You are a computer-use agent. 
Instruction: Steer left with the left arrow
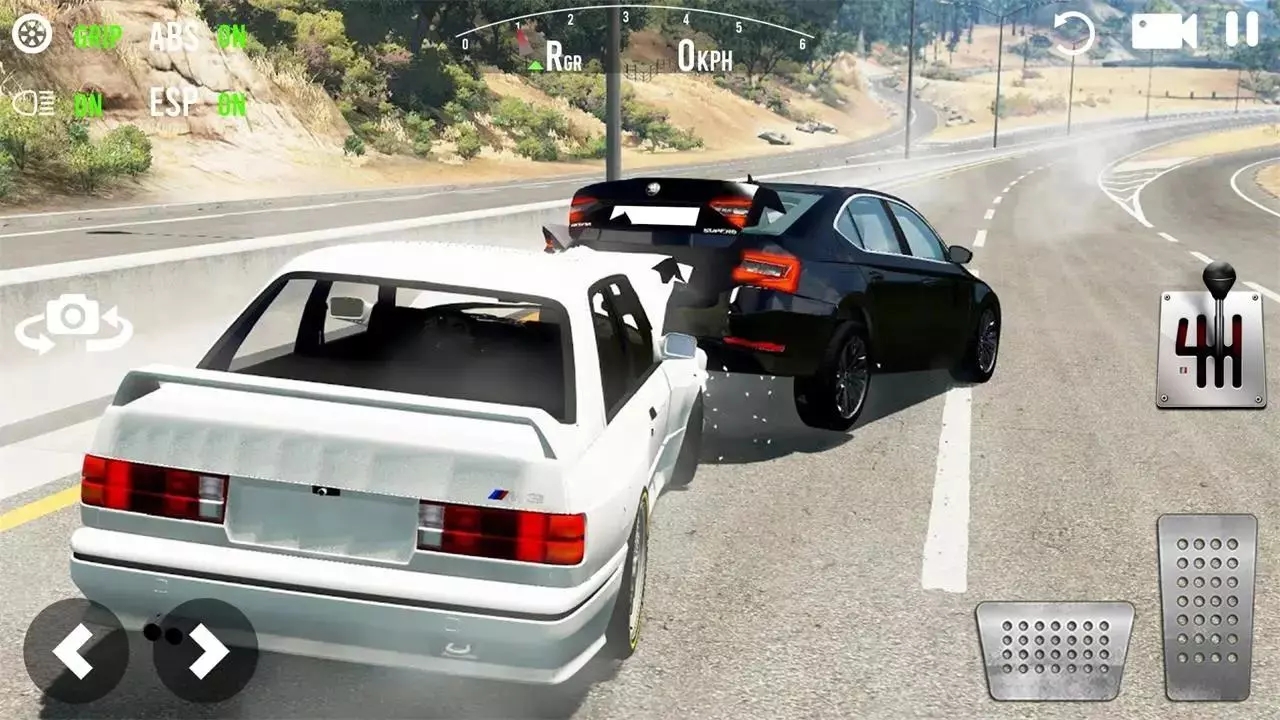point(76,650)
